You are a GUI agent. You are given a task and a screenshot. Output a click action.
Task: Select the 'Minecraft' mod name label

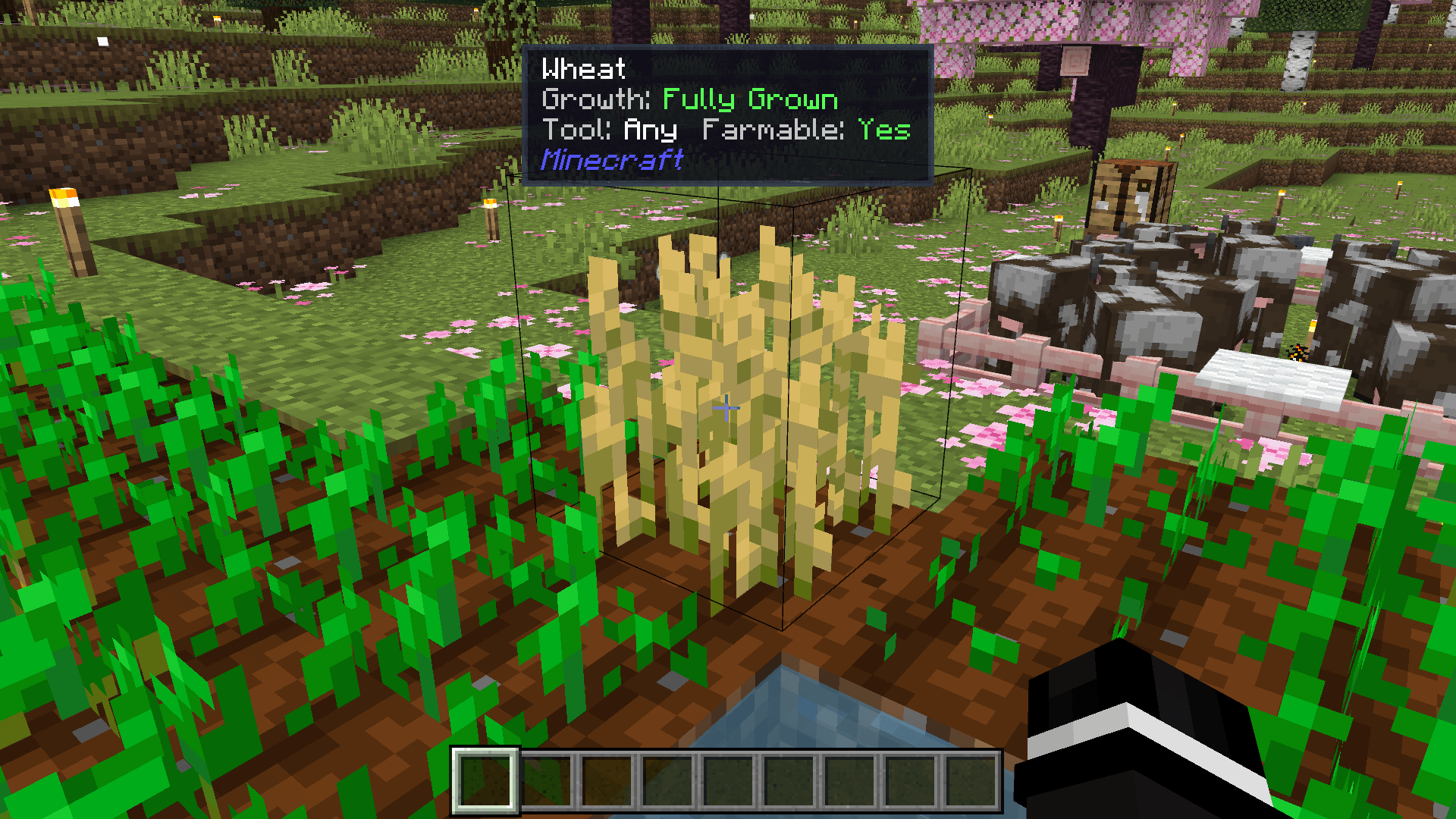[x=613, y=158]
